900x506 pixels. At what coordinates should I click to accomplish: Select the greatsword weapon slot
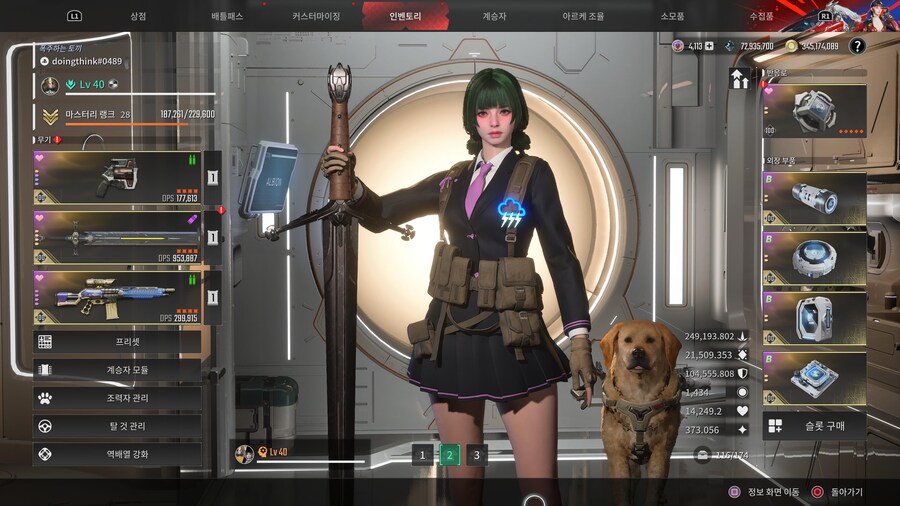117,238
